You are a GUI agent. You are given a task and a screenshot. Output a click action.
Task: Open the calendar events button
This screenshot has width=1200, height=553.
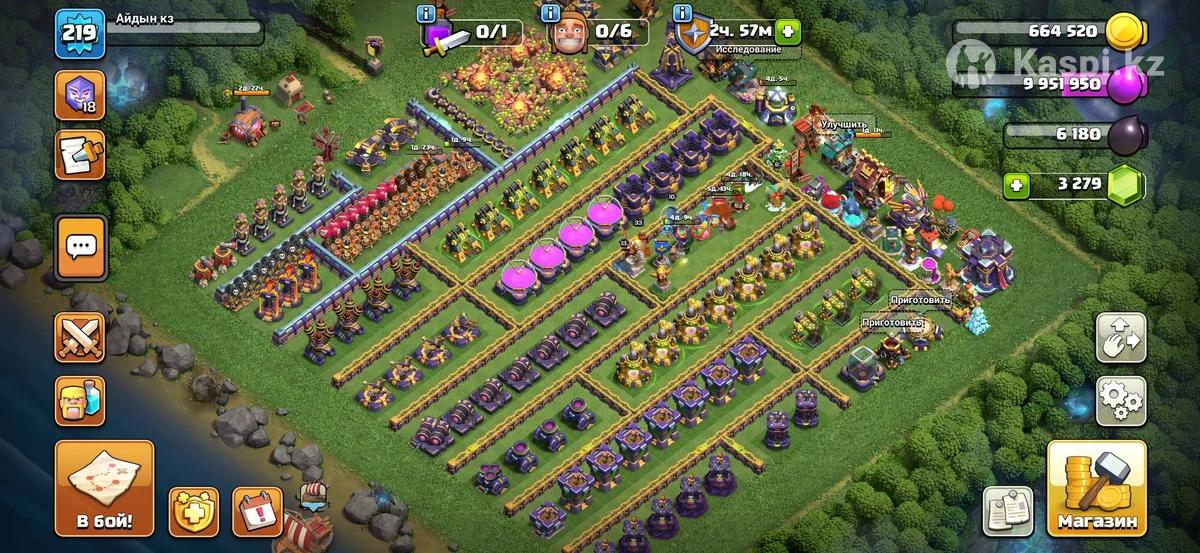[257, 512]
